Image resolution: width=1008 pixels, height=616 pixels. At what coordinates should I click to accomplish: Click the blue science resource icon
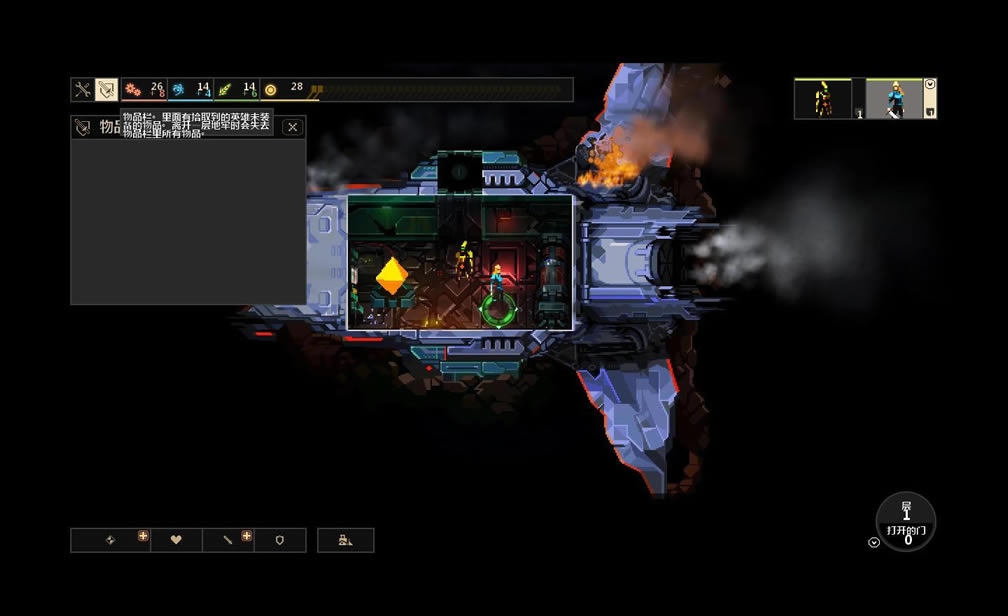[x=178, y=90]
